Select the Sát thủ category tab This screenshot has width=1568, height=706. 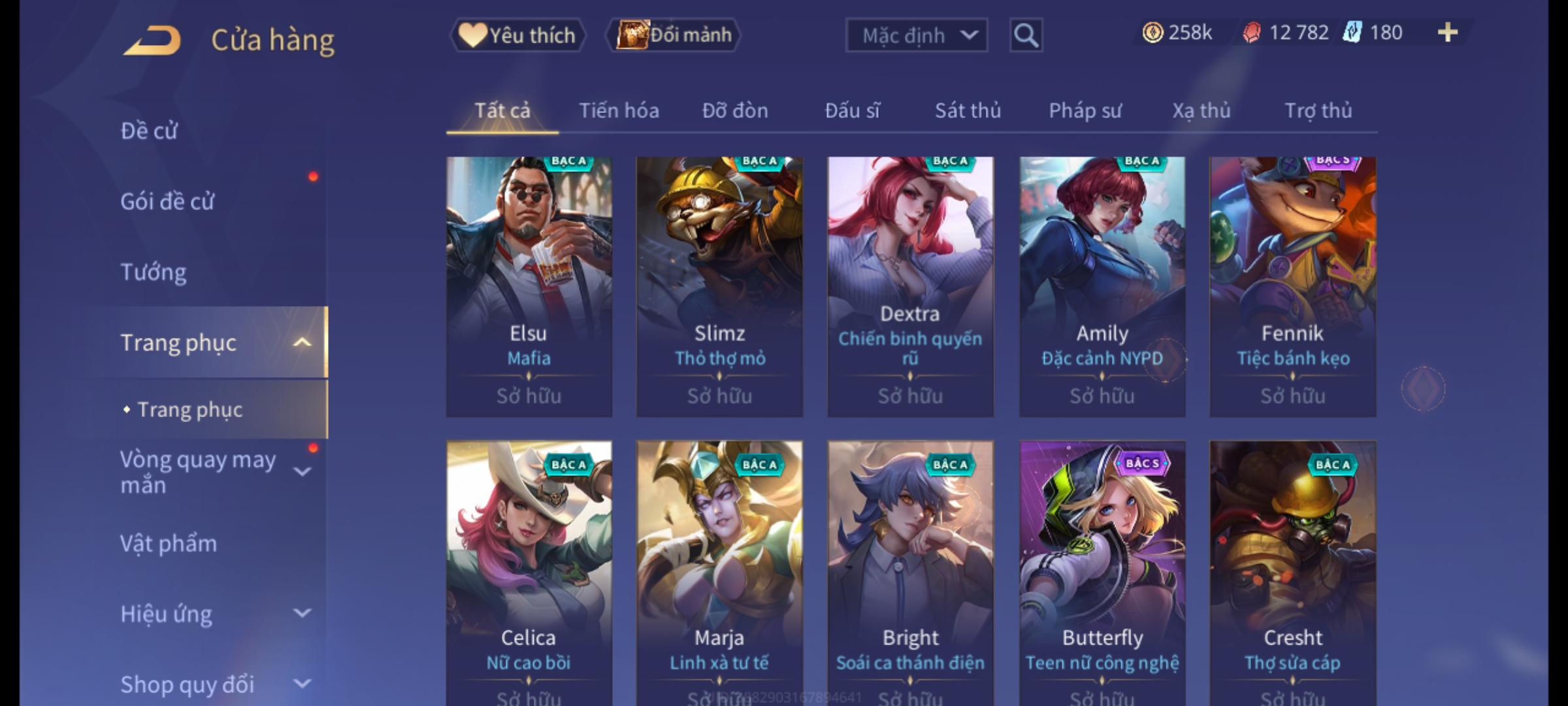pyautogui.click(x=968, y=110)
